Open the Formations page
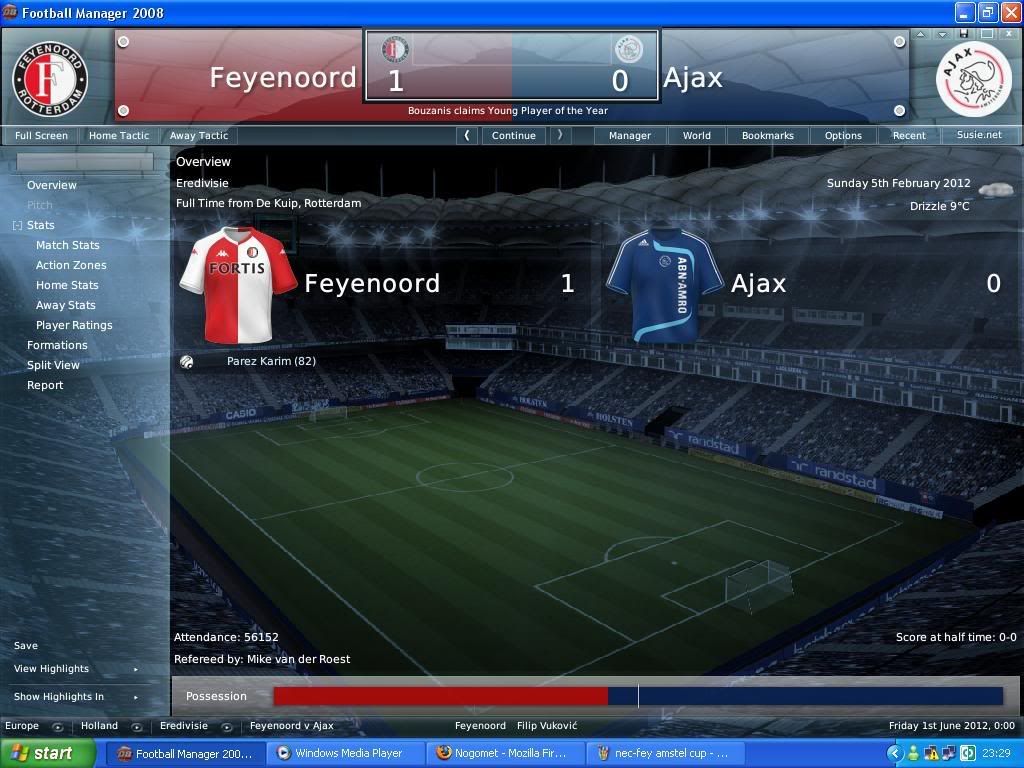1024x768 pixels. (x=57, y=345)
